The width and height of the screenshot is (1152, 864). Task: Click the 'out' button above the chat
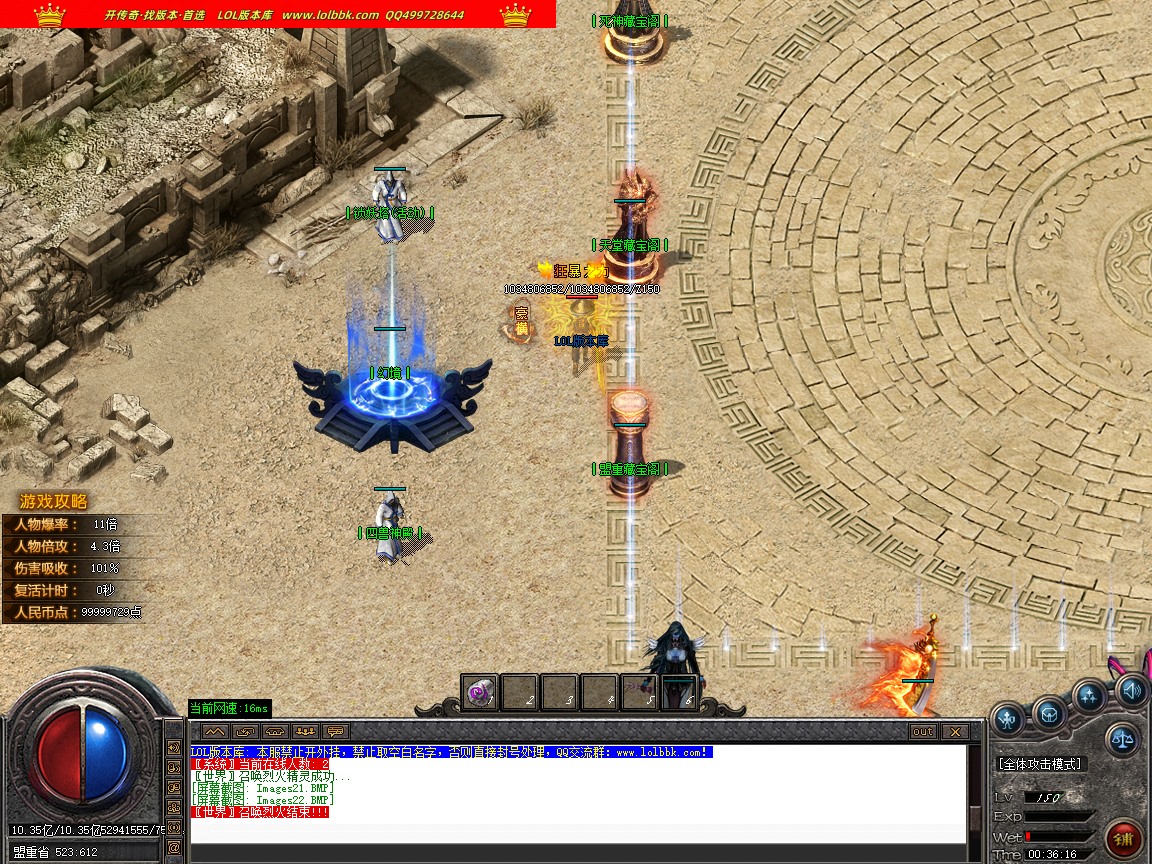[922, 731]
